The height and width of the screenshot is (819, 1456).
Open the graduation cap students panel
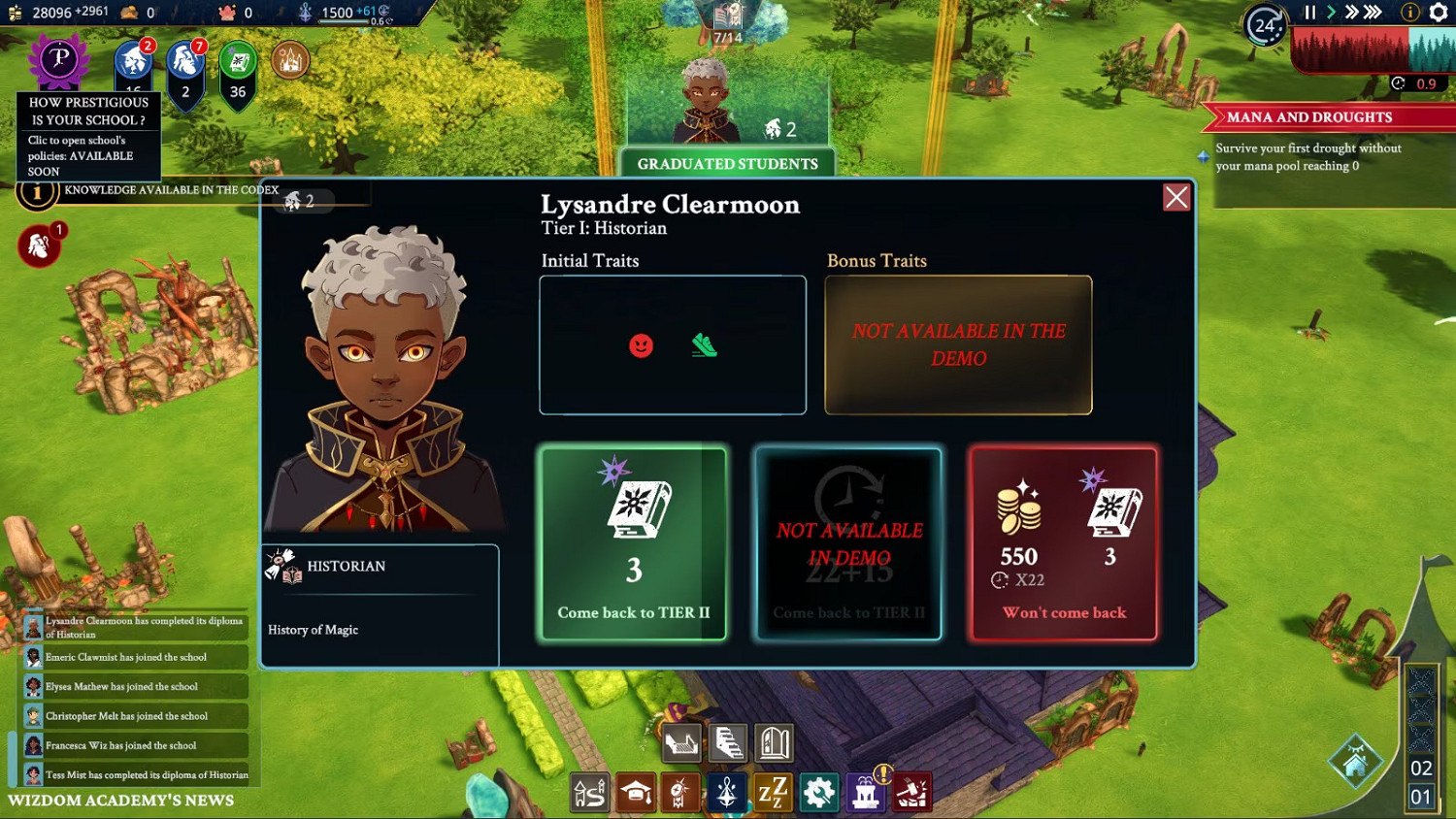635,792
